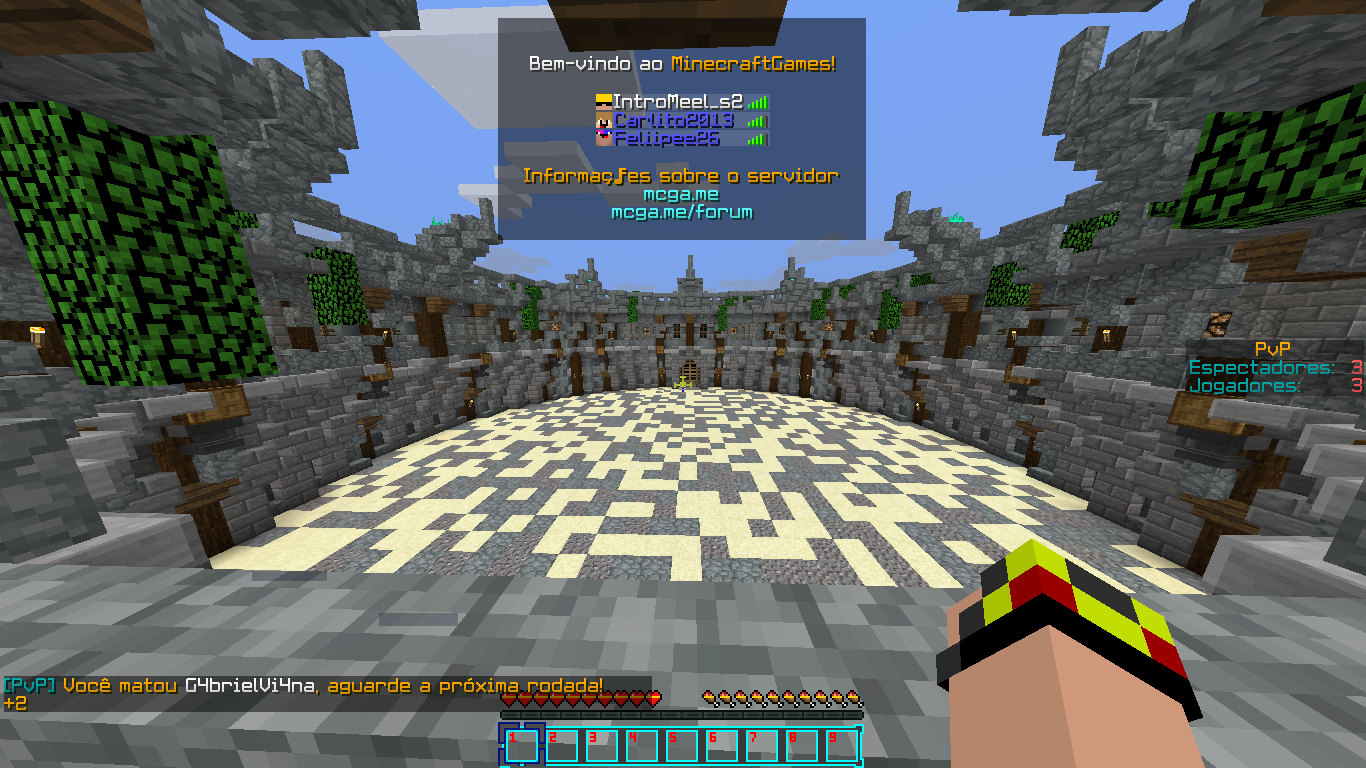Select hotbar slot number 1
This screenshot has width=1366, height=768.
(521, 746)
